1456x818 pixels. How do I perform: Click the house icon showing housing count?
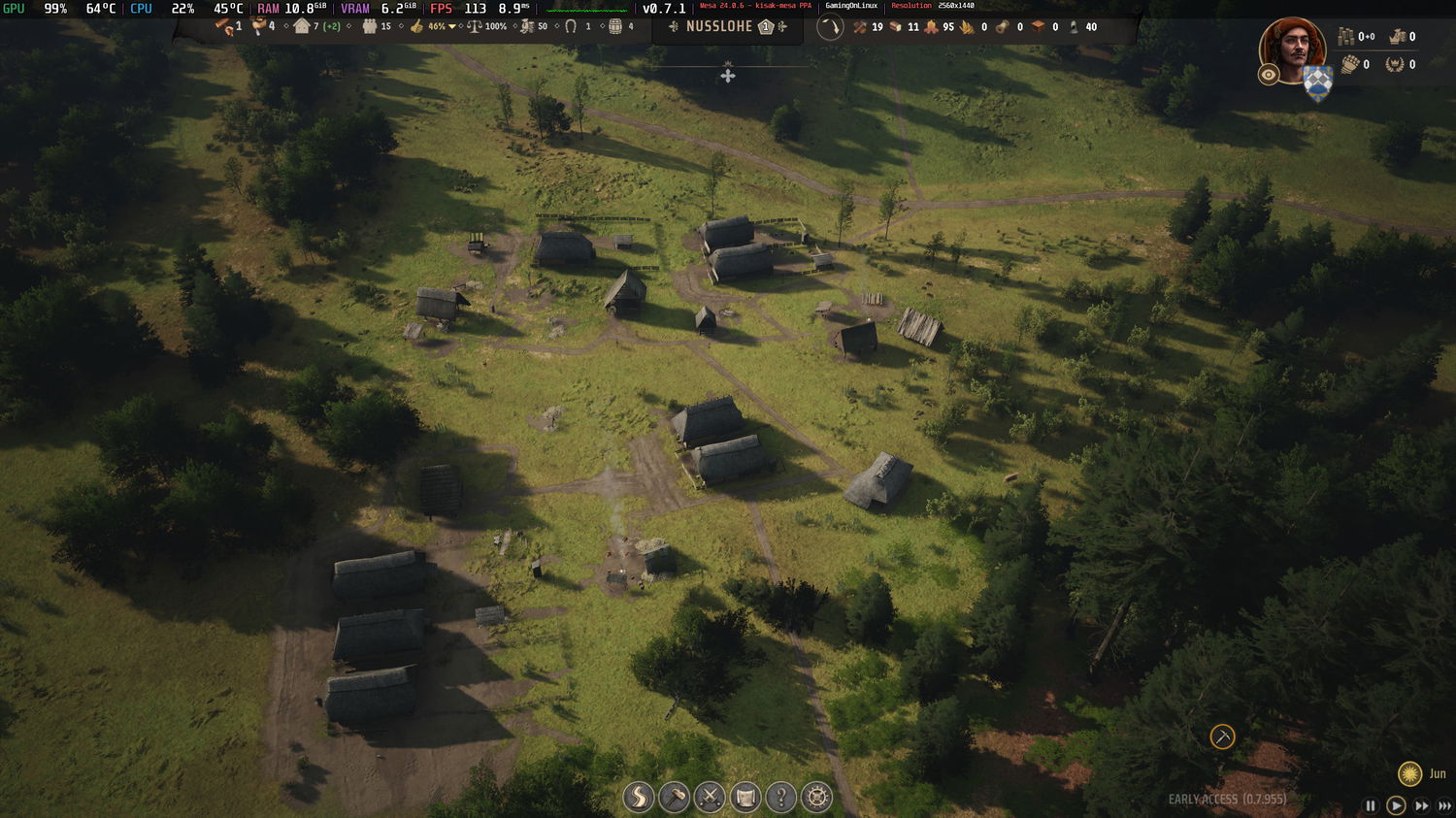click(302, 26)
